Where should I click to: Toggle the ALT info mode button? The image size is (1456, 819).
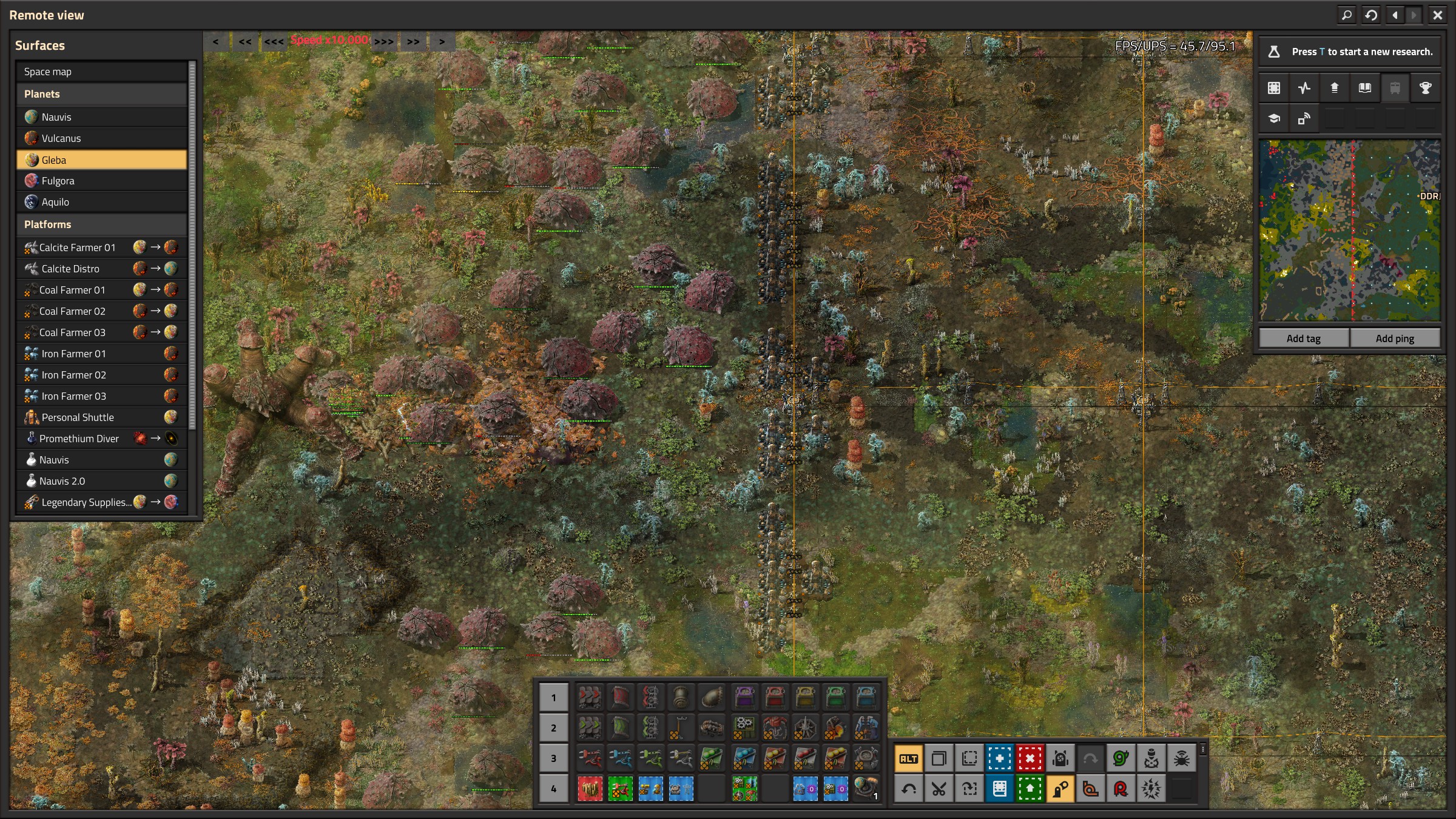[x=908, y=758]
